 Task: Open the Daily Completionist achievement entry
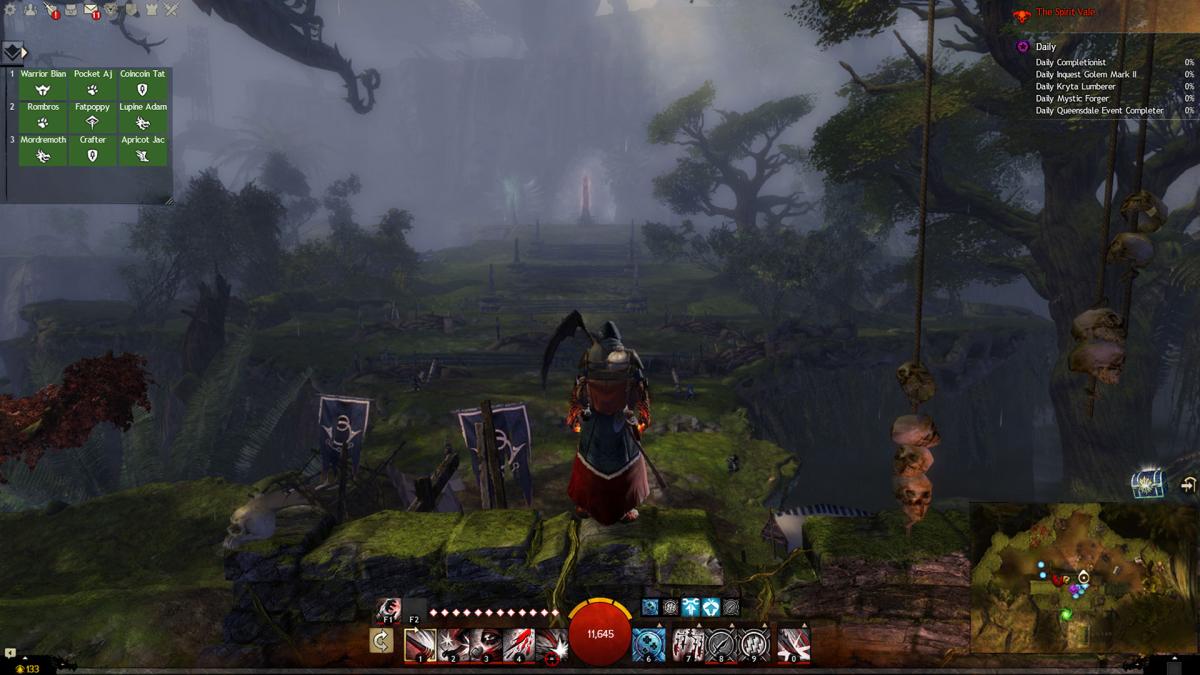click(1071, 63)
